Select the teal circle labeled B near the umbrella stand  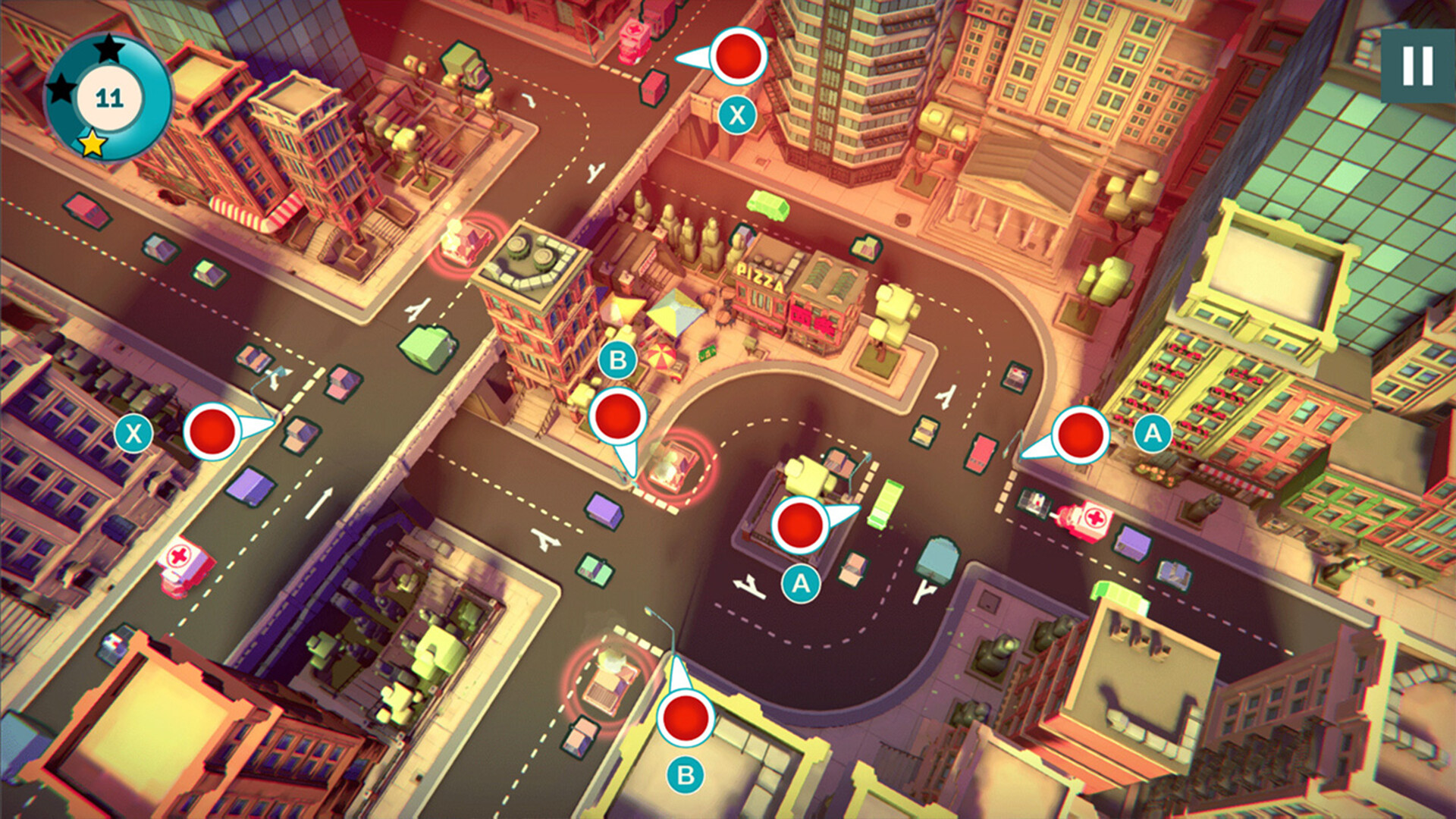pyautogui.click(x=618, y=361)
